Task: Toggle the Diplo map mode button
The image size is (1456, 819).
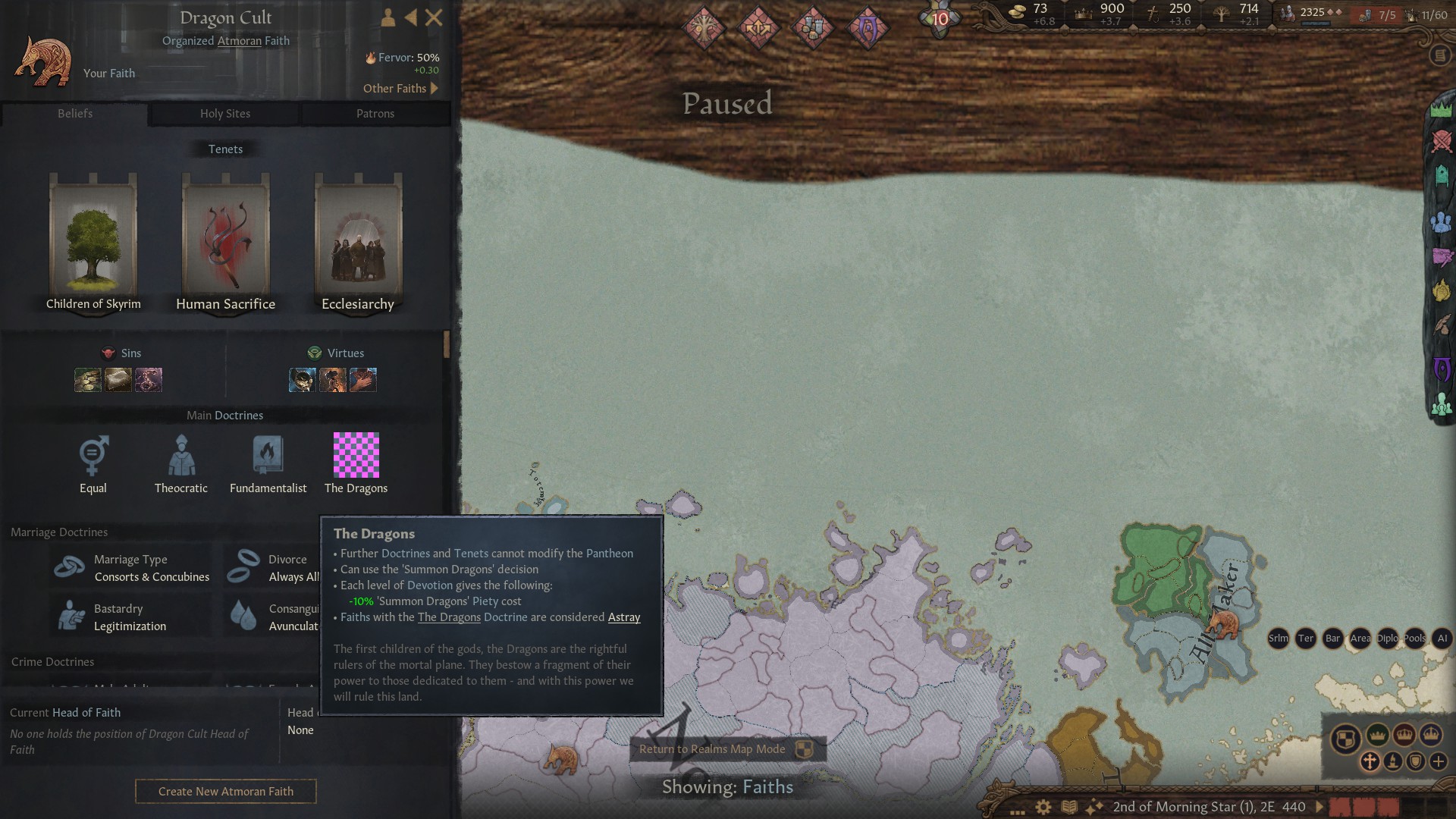Action: point(1389,639)
